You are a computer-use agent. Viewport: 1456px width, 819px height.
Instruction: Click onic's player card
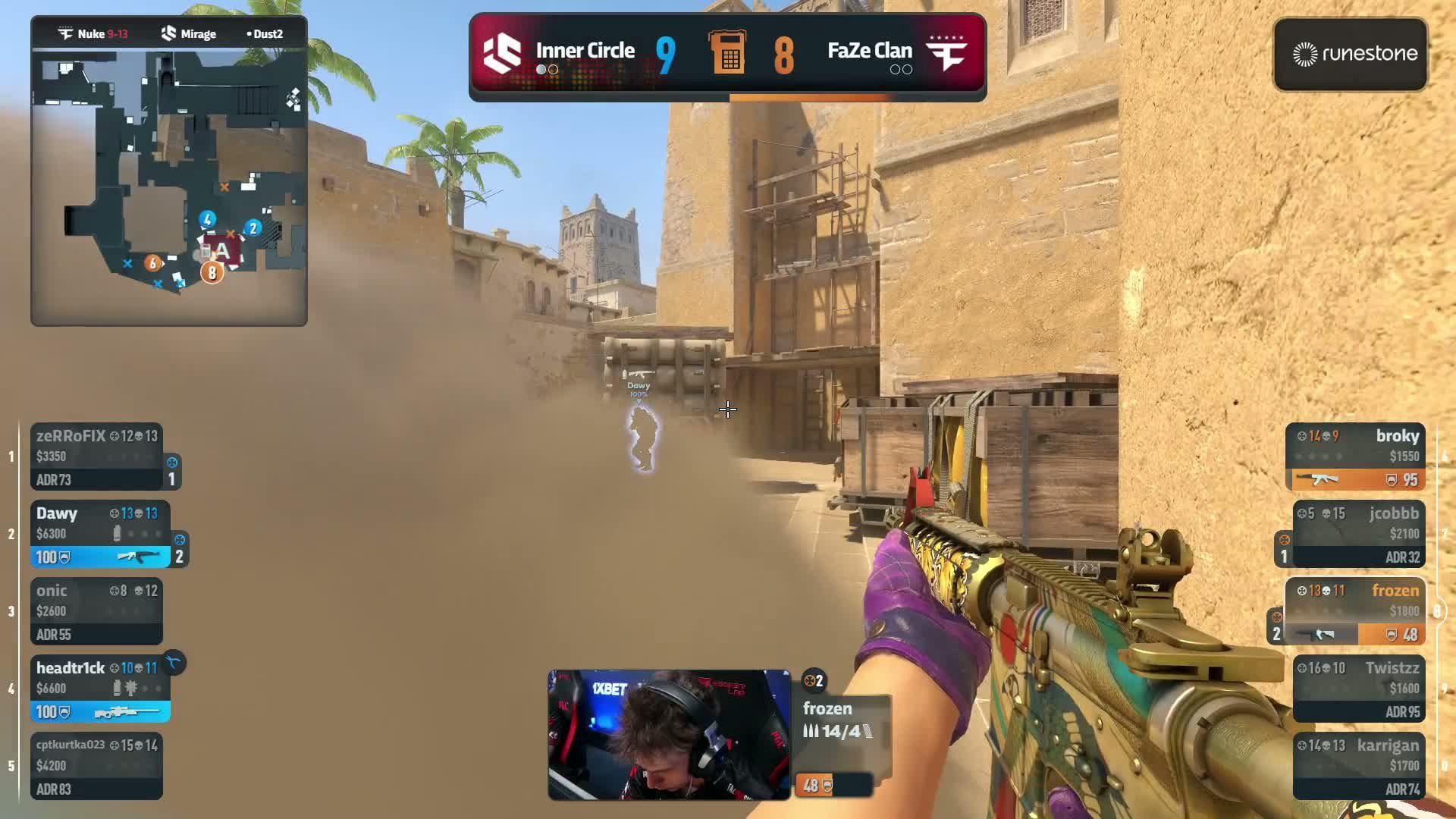96,611
